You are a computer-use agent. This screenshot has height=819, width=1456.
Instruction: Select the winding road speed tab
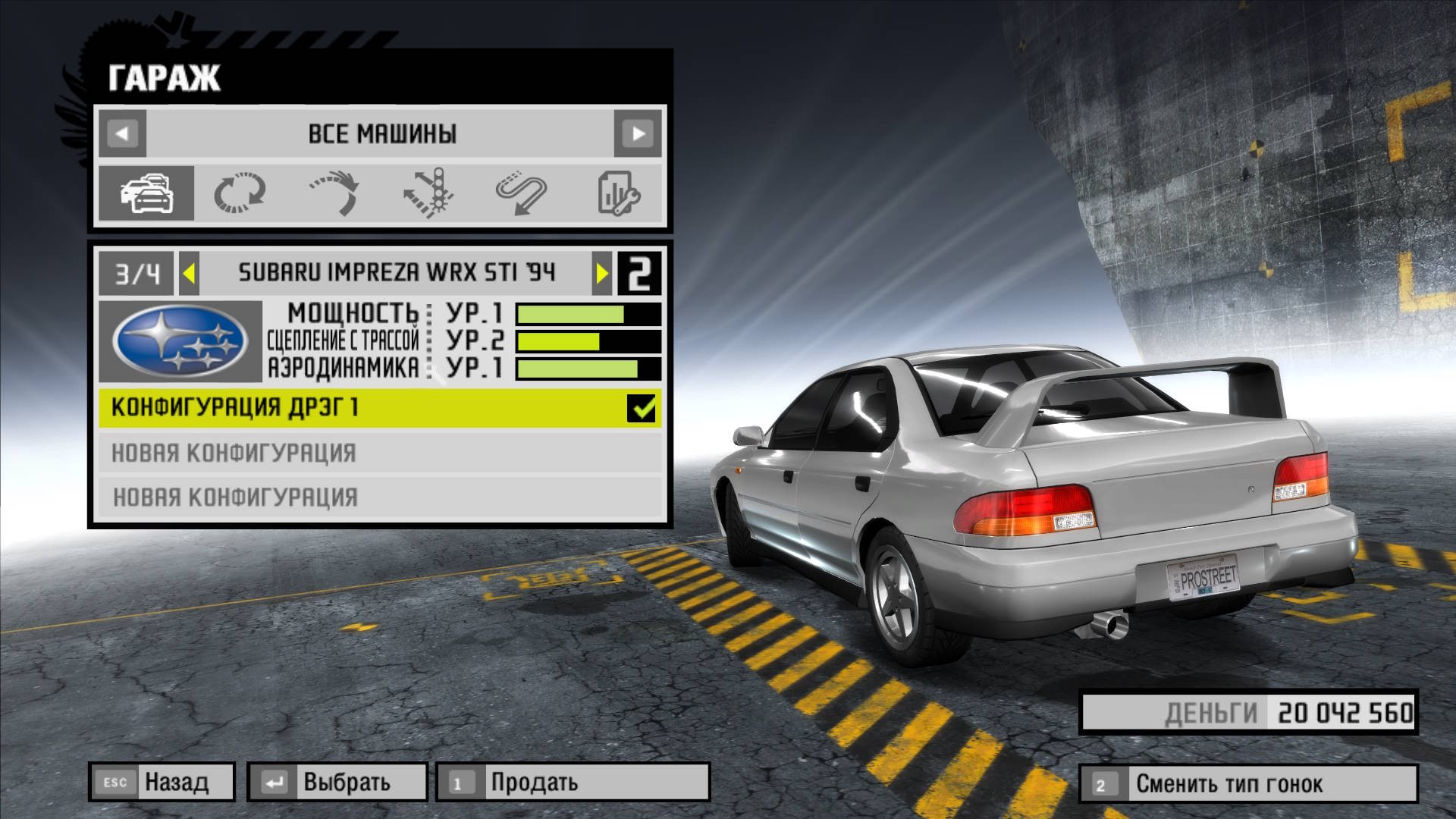pos(522,193)
